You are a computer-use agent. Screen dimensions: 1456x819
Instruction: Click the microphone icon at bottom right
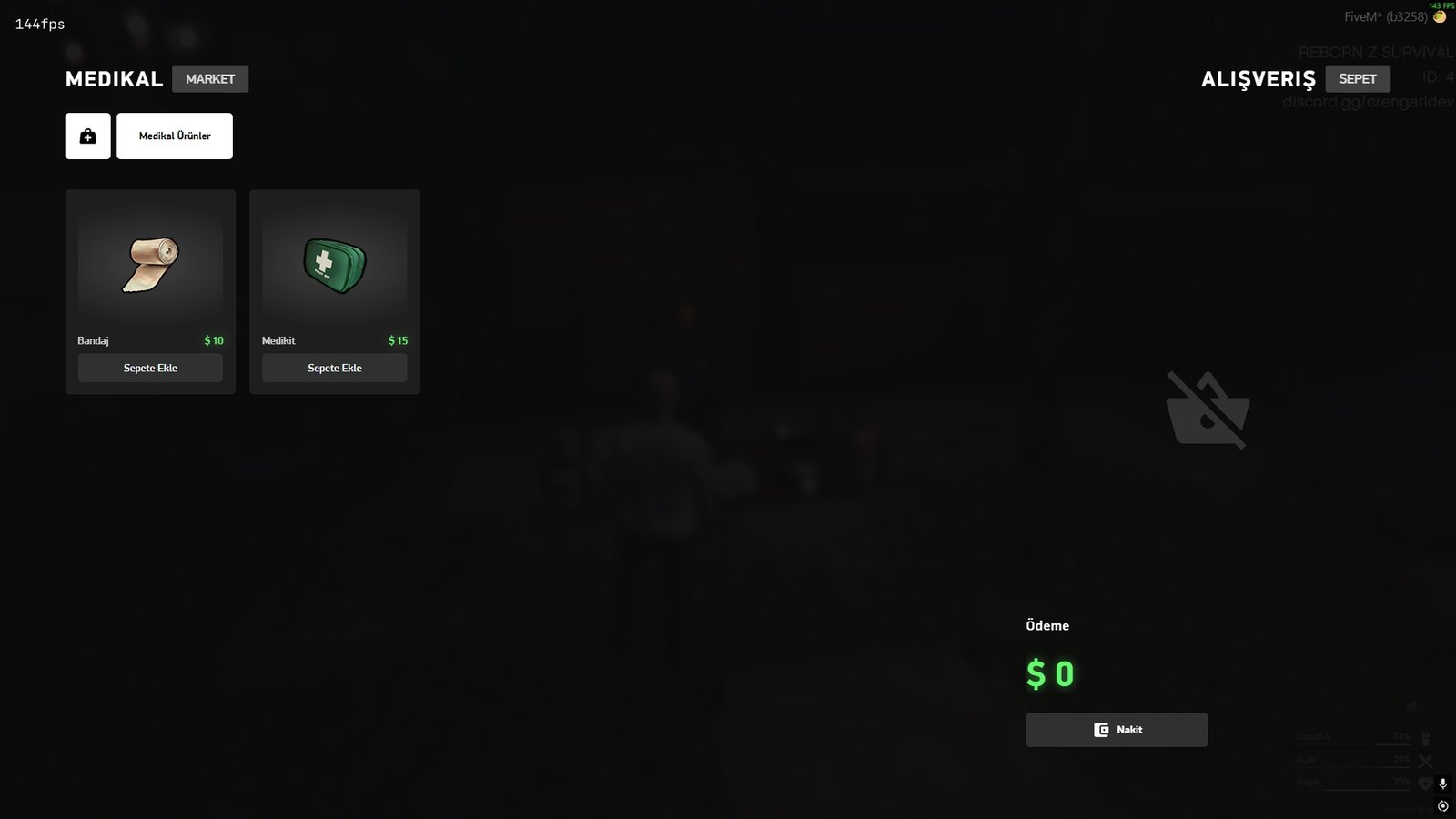(x=1443, y=784)
